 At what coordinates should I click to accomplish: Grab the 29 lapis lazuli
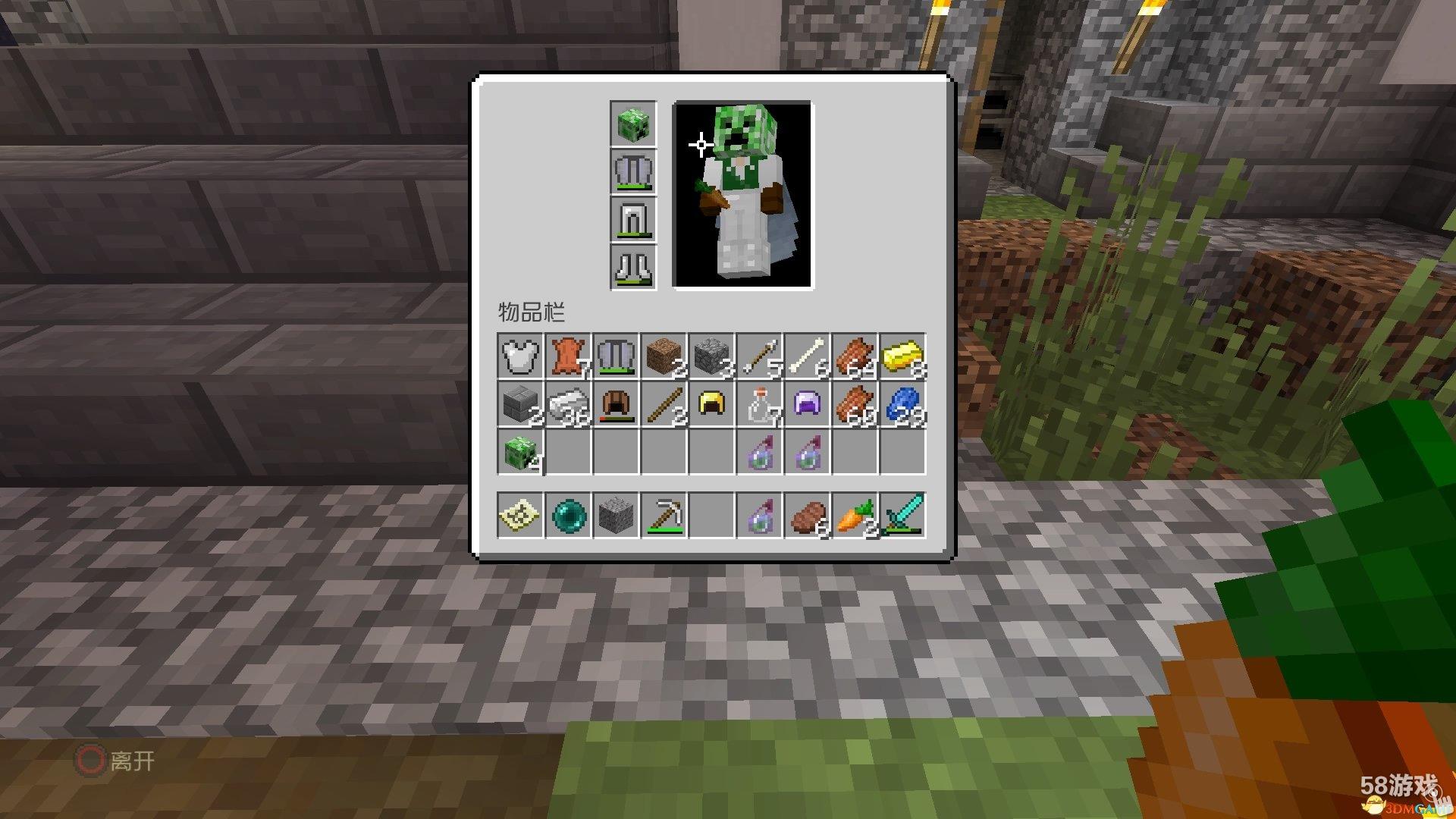point(902,403)
